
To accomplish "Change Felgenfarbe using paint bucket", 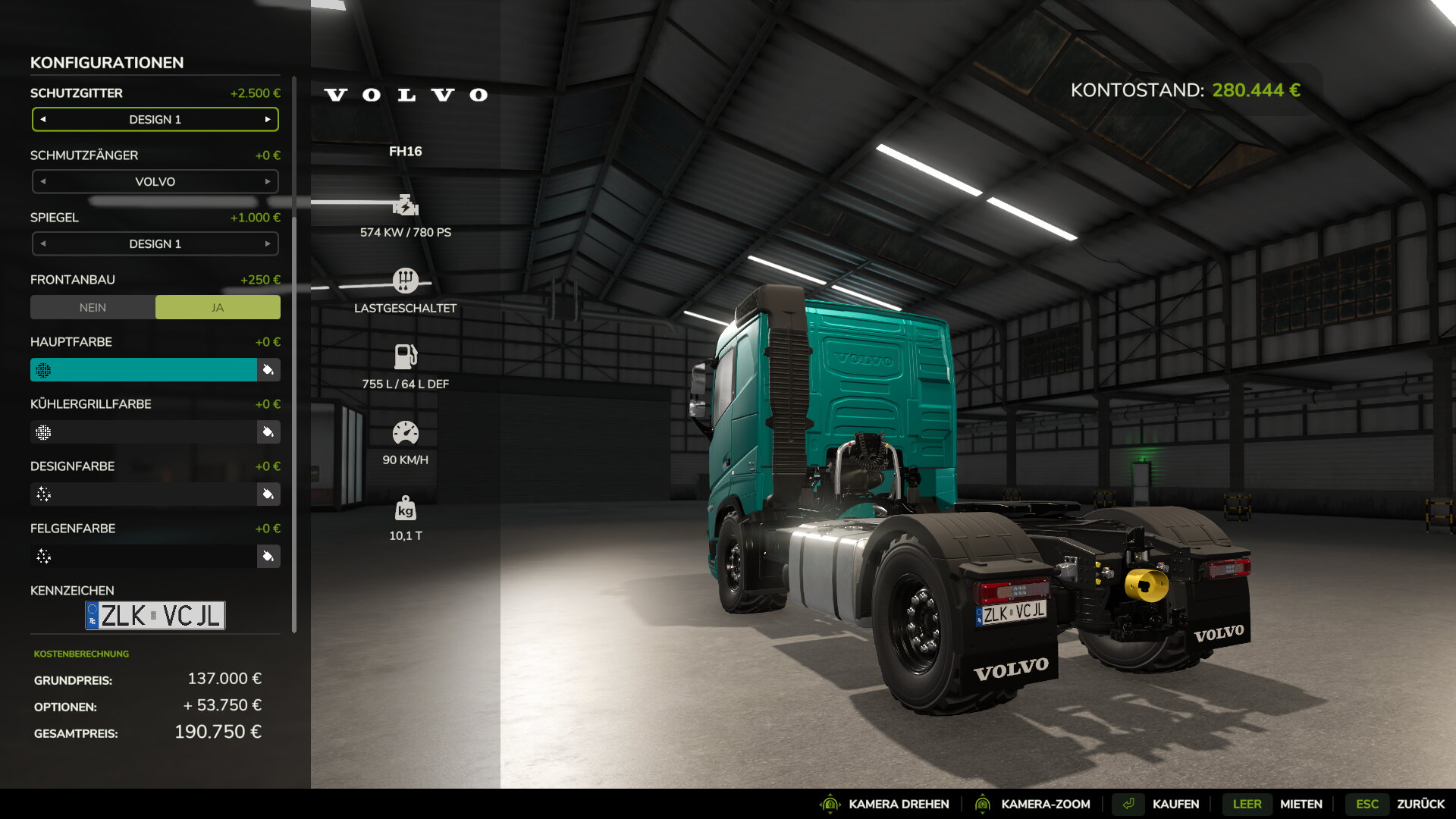I will tap(268, 557).
